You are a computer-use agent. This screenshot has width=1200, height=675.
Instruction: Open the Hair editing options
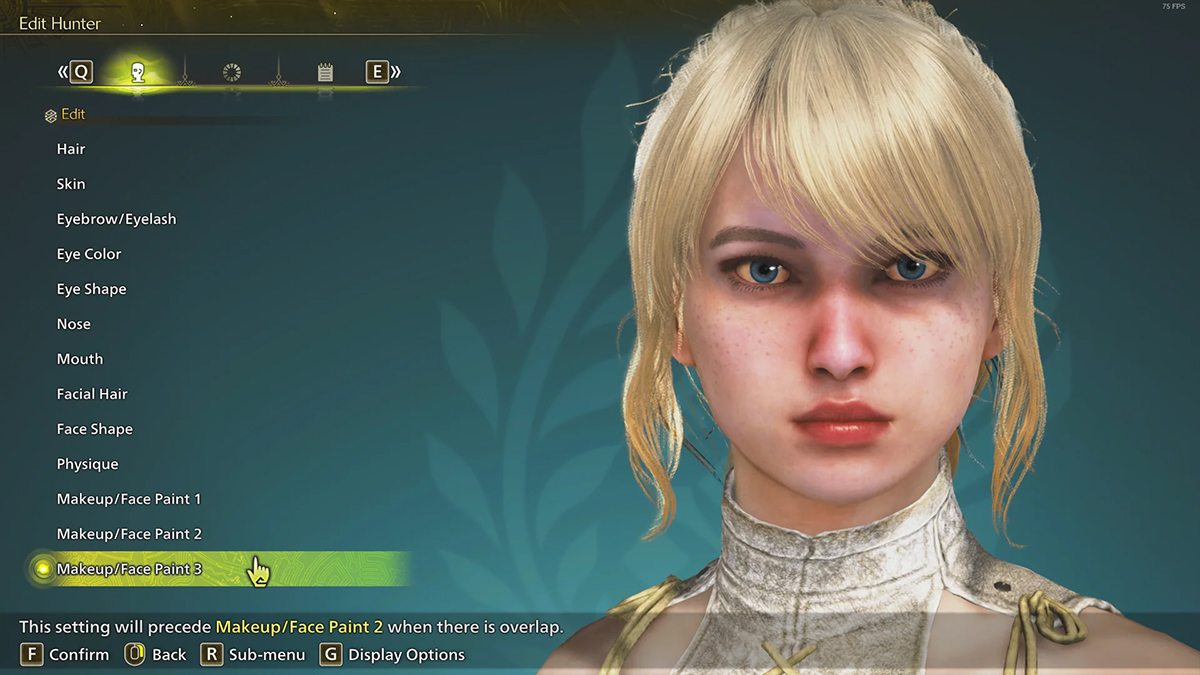coord(71,149)
